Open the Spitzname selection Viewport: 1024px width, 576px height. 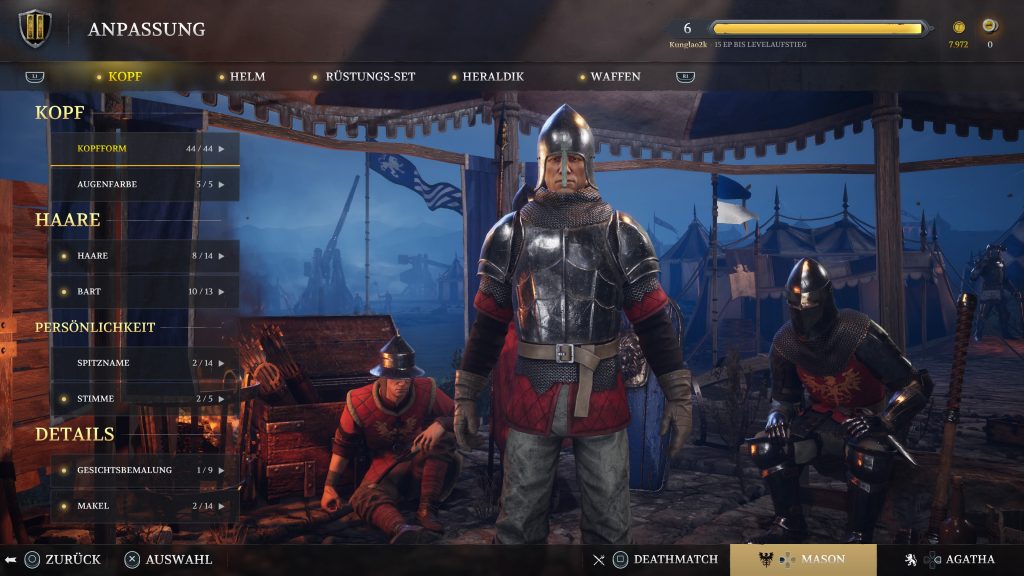tap(145, 363)
